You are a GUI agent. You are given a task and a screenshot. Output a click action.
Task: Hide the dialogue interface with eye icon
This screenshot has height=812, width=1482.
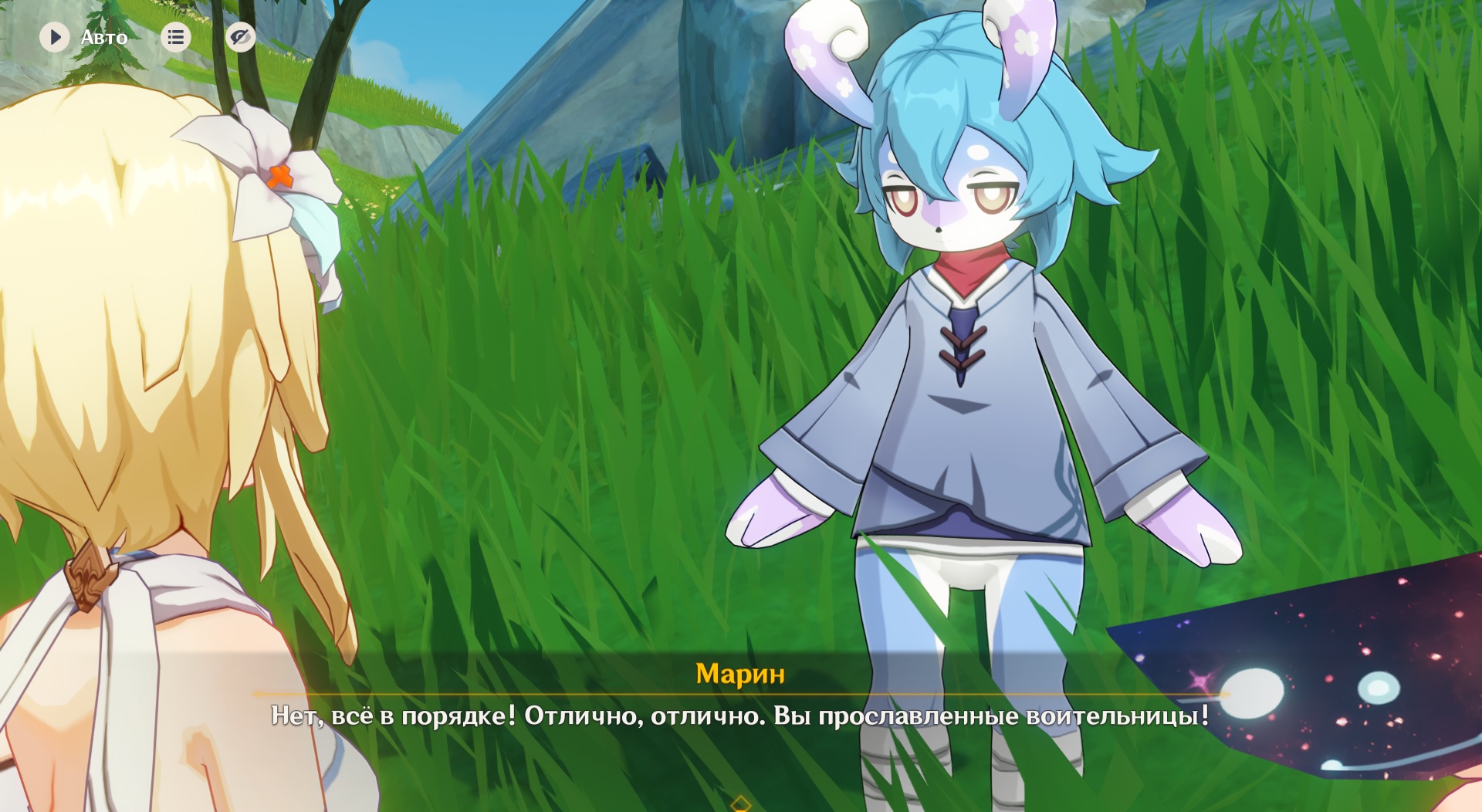[240, 37]
